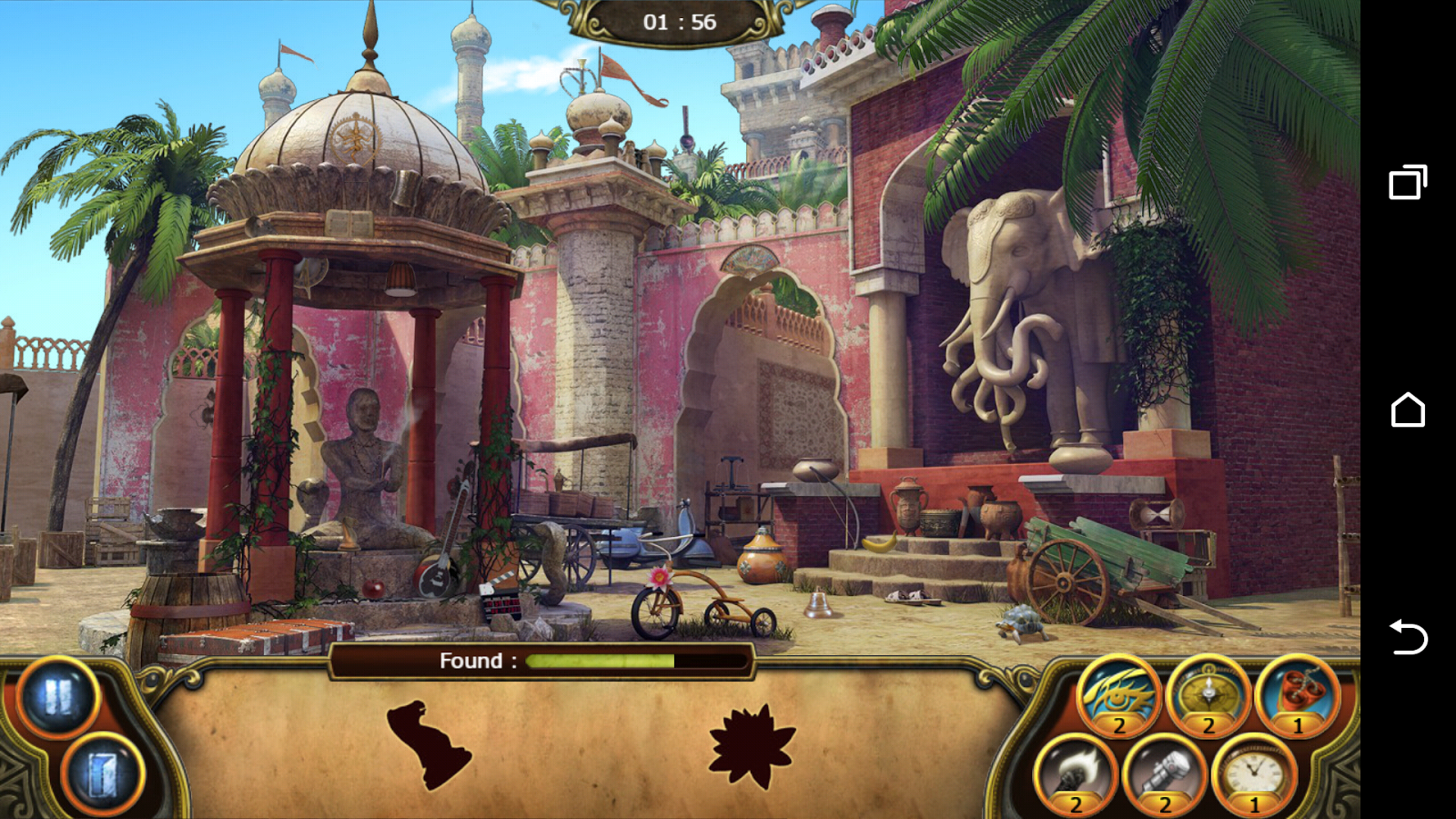Open recent apps with the overview button
The width and height of the screenshot is (1456, 819).
1410,182
